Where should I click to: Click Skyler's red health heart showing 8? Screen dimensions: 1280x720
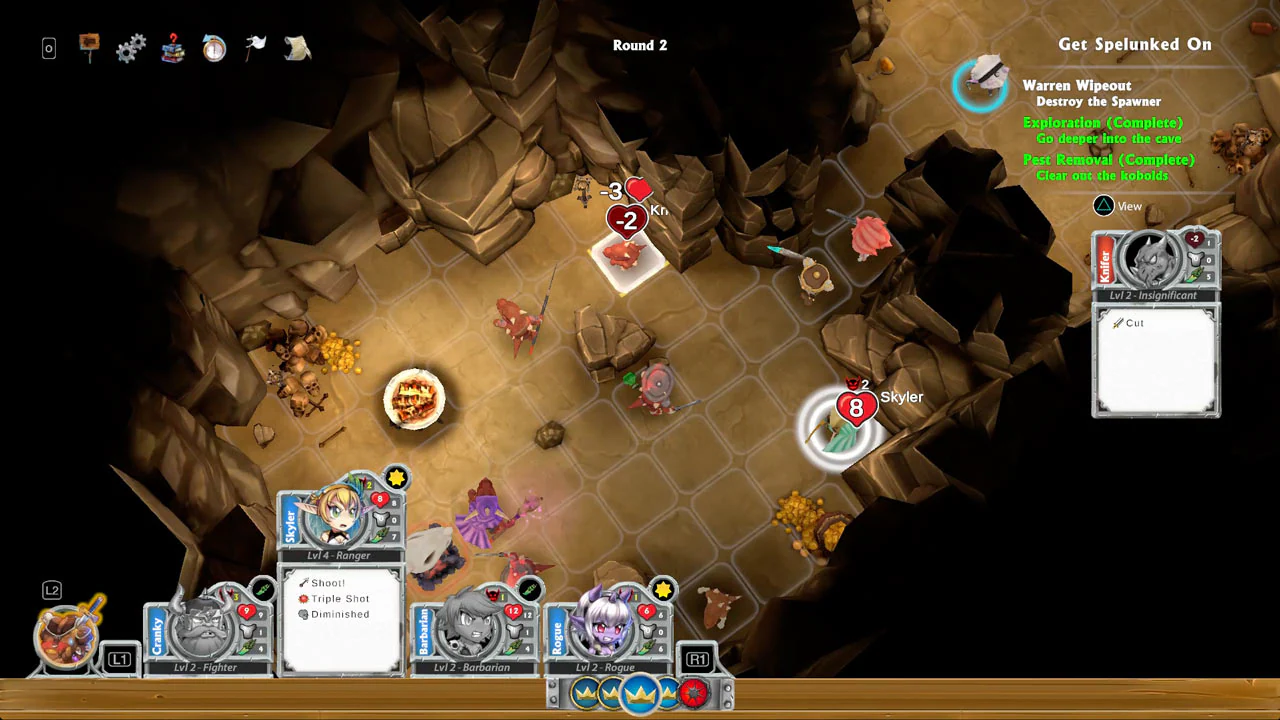coord(856,406)
